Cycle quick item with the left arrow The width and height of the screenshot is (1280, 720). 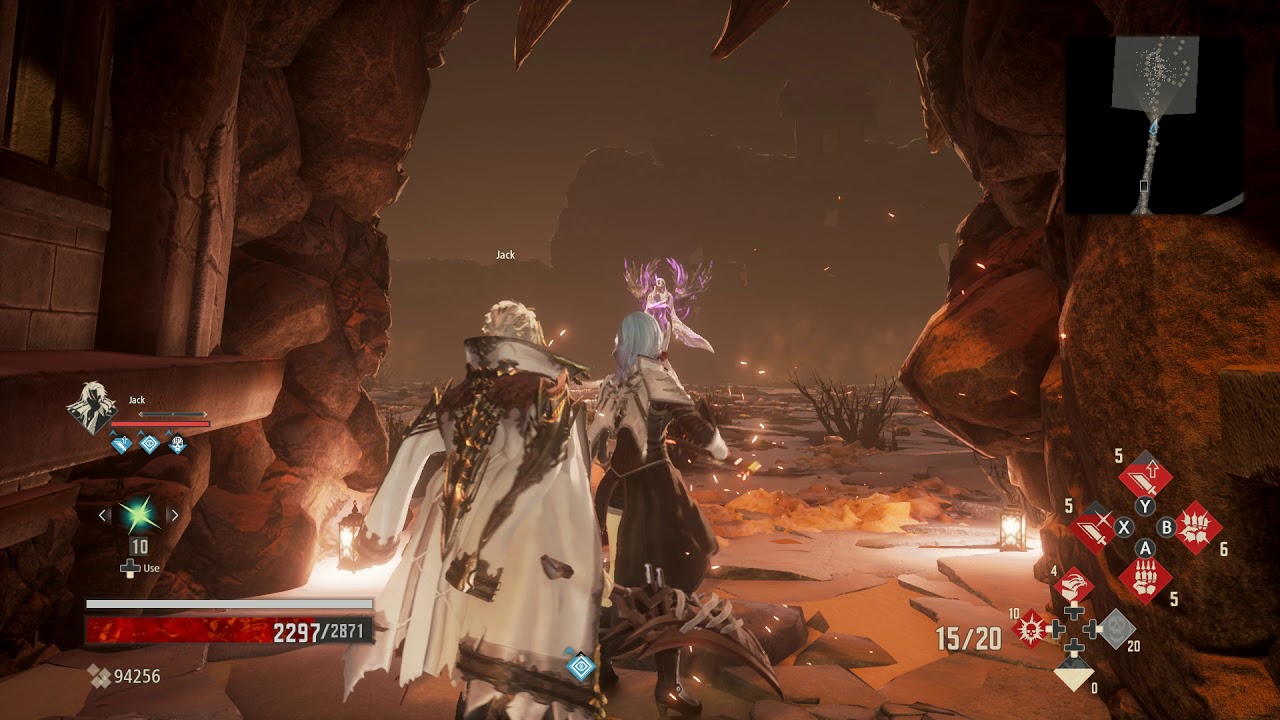[x=103, y=516]
